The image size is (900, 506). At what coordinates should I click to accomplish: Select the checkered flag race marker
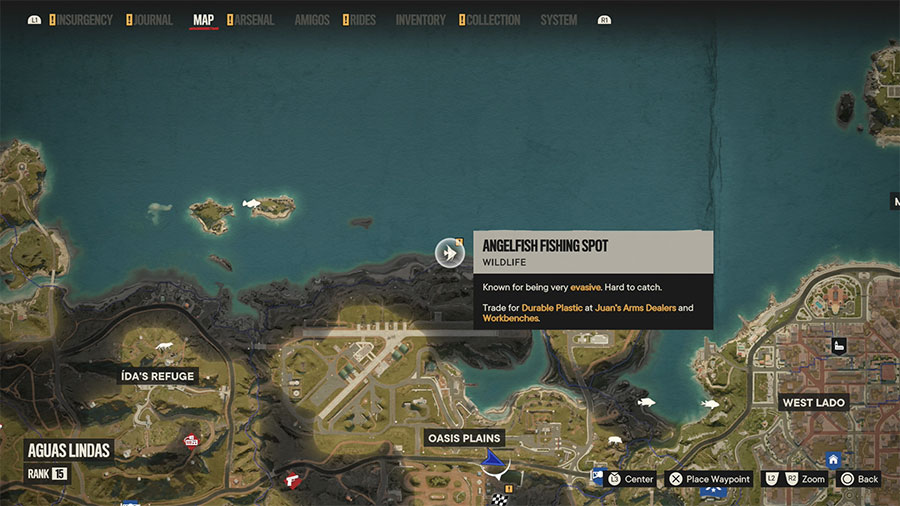(498, 497)
